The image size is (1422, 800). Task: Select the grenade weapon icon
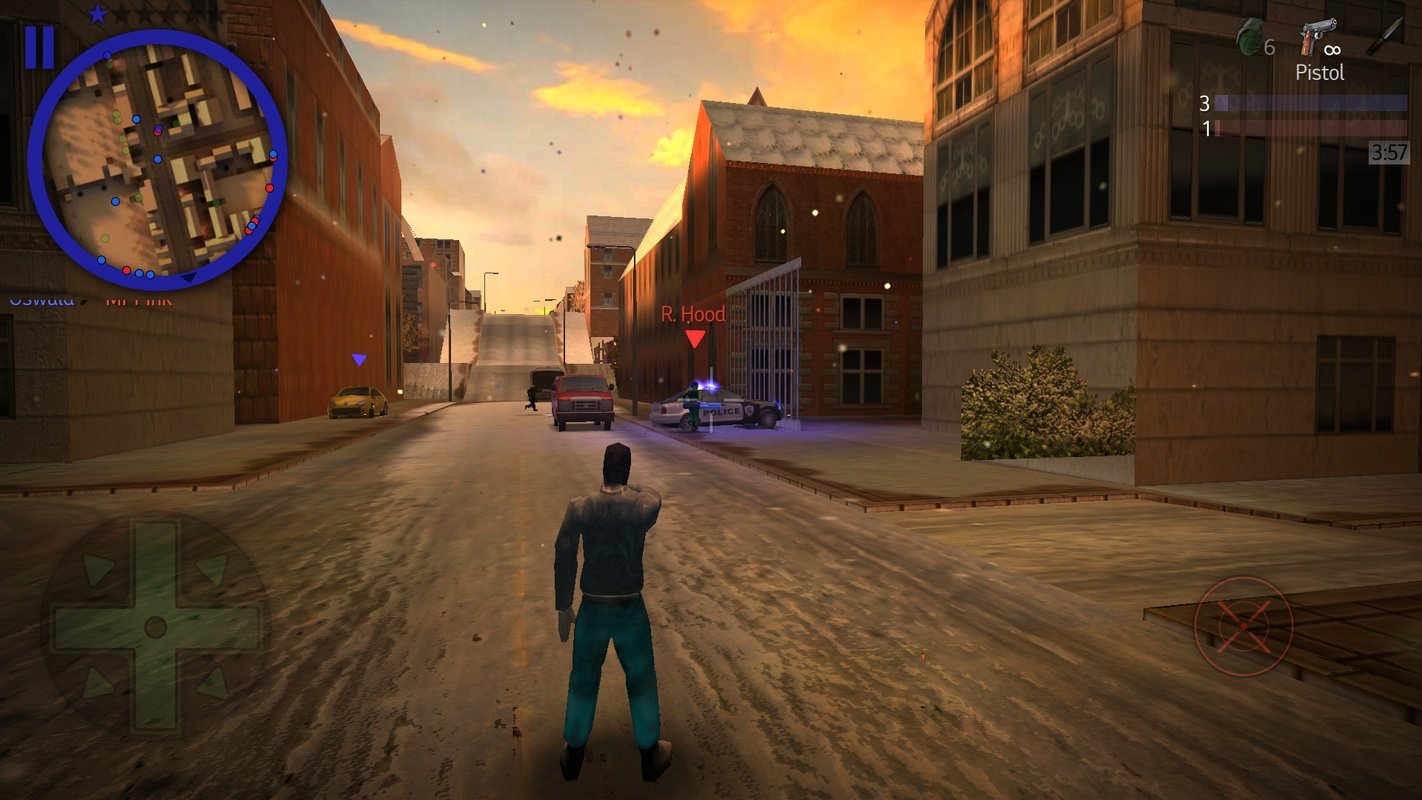tap(1249, 37)
